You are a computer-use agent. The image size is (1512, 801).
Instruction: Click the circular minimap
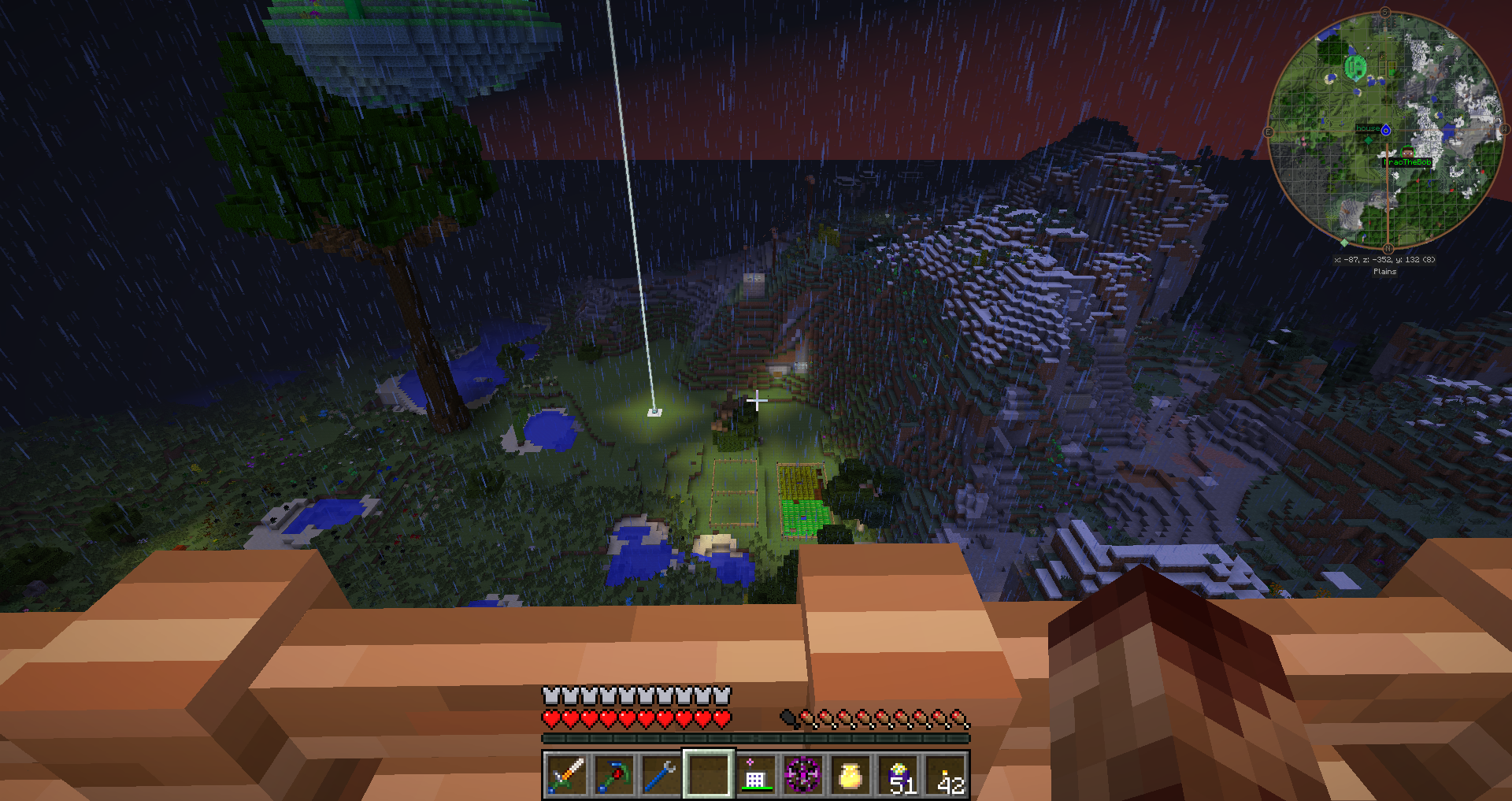pyautogui.click(x=1385, y=130)
